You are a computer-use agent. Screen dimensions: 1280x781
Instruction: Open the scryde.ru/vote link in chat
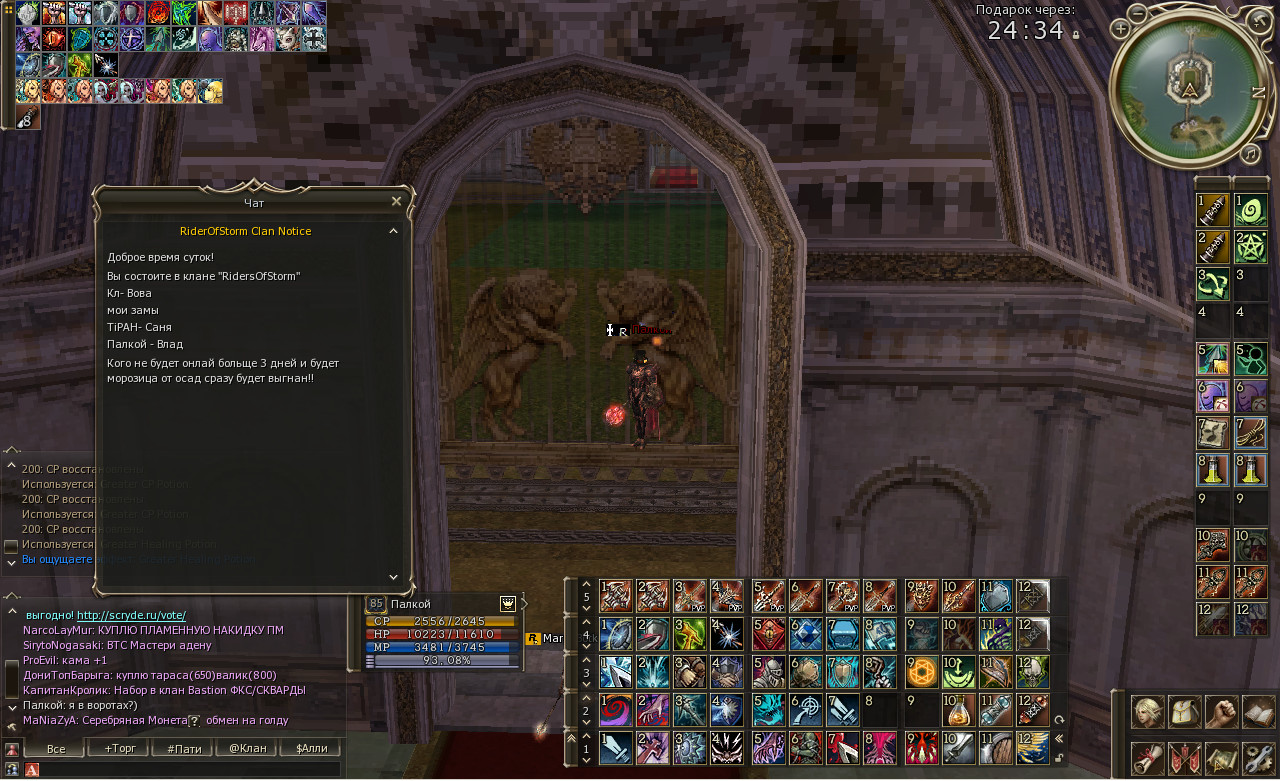coord(131,615)
